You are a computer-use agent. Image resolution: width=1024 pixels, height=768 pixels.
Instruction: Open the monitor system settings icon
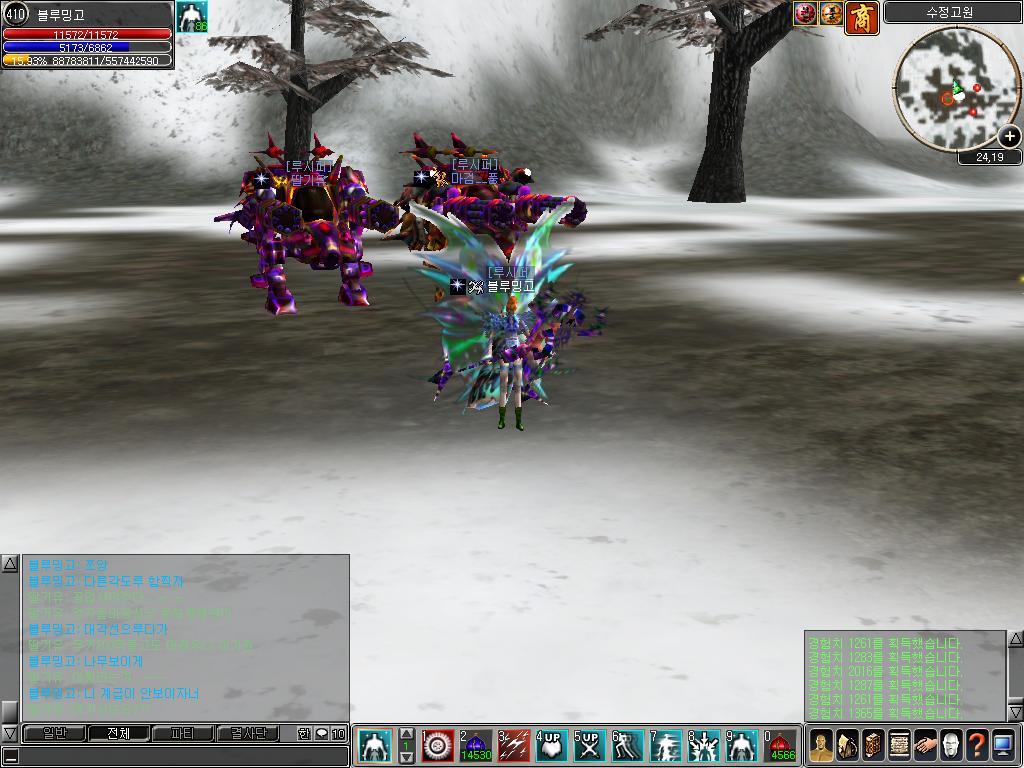1003,746
